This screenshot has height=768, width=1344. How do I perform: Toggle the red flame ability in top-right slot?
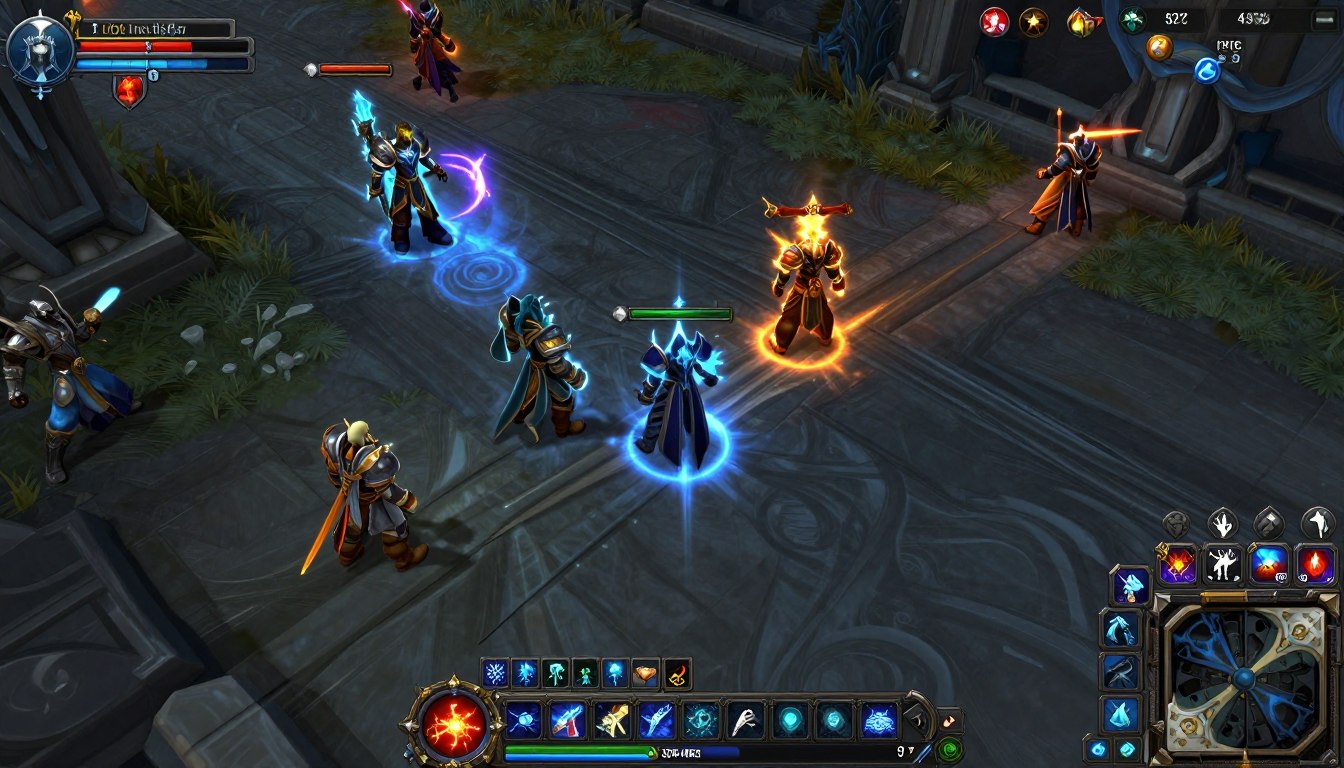point(1313,564)
